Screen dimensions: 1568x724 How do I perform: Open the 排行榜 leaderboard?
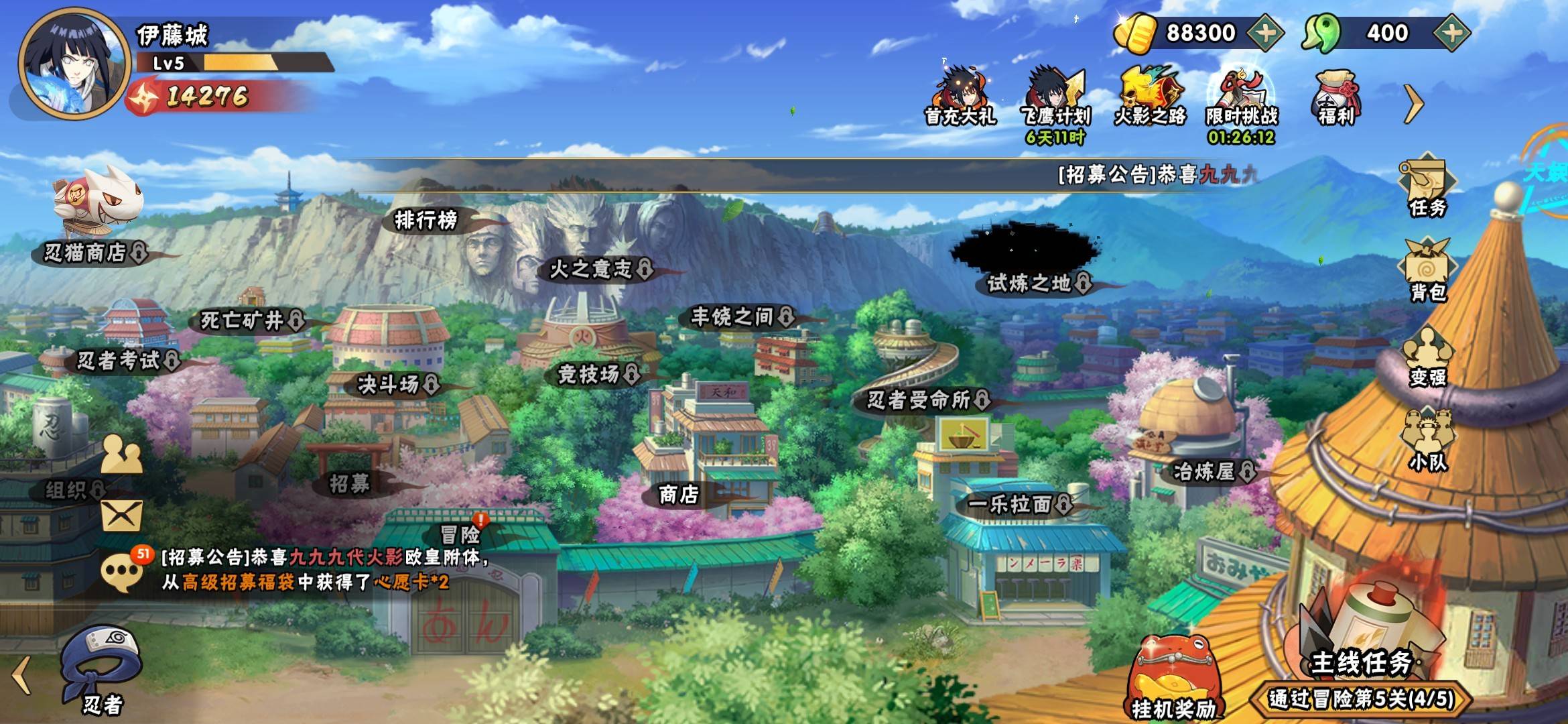pyautogui.click(x=426, y=220)
